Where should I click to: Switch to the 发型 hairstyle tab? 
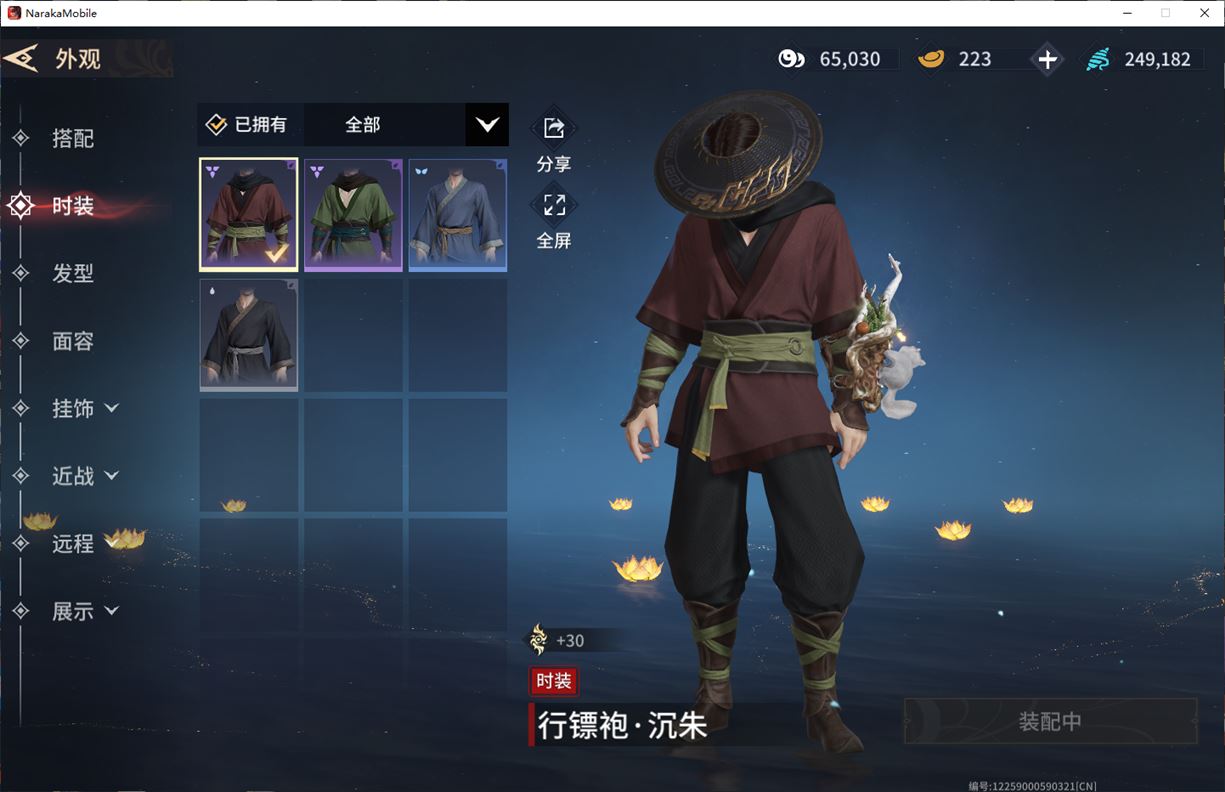(73, 273)
